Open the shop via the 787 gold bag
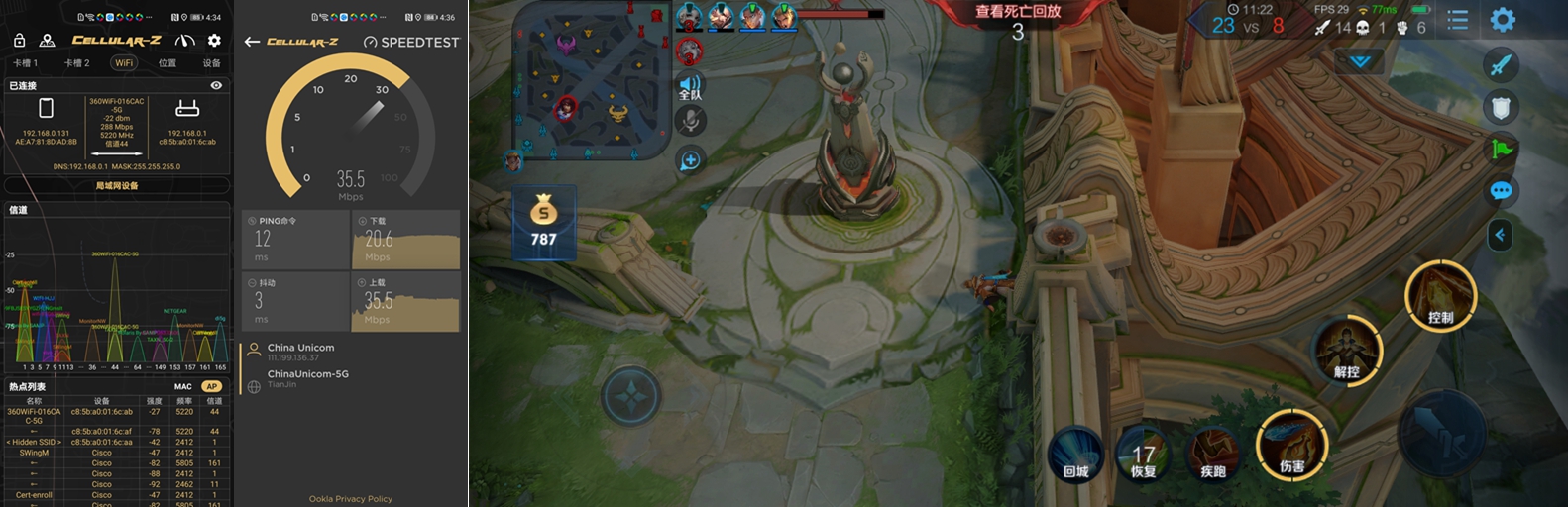Viewport: 1568px width, 507px height. pos(543,223)
